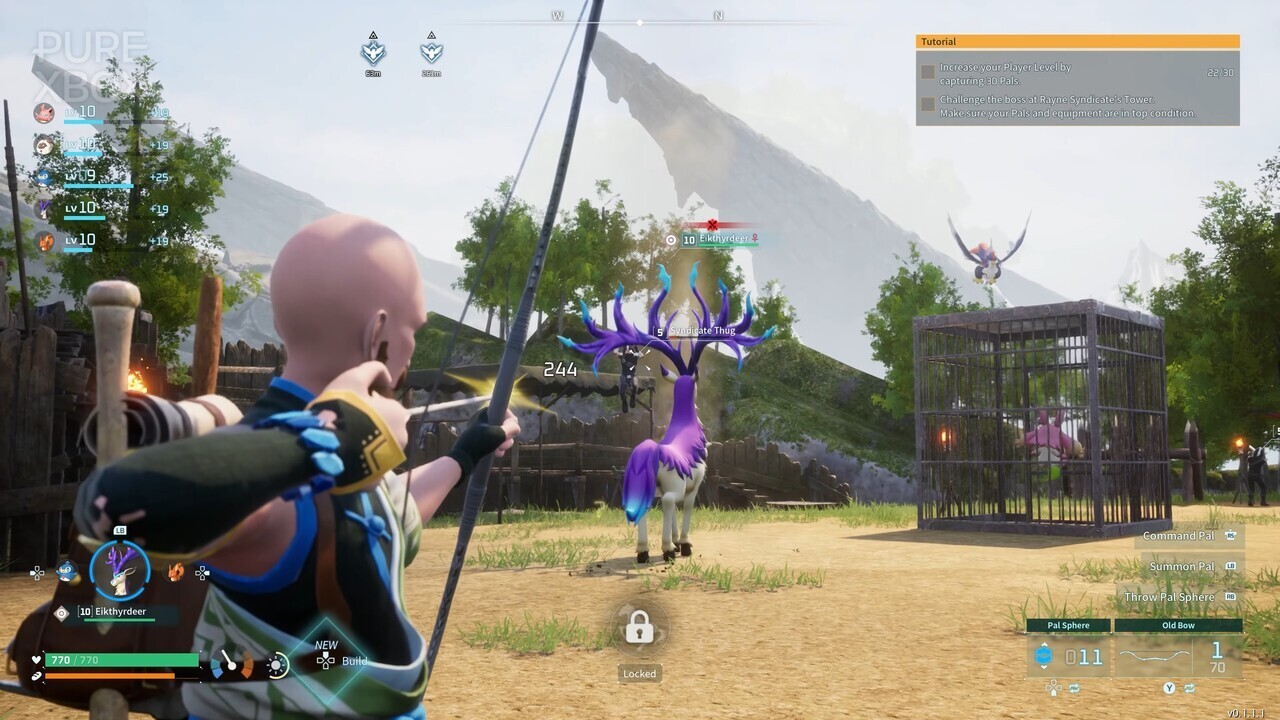Toggle the Rayne Syndicate's Tower objective checkbox
This screenshot has height=720, width=1280.
point(928,104)
